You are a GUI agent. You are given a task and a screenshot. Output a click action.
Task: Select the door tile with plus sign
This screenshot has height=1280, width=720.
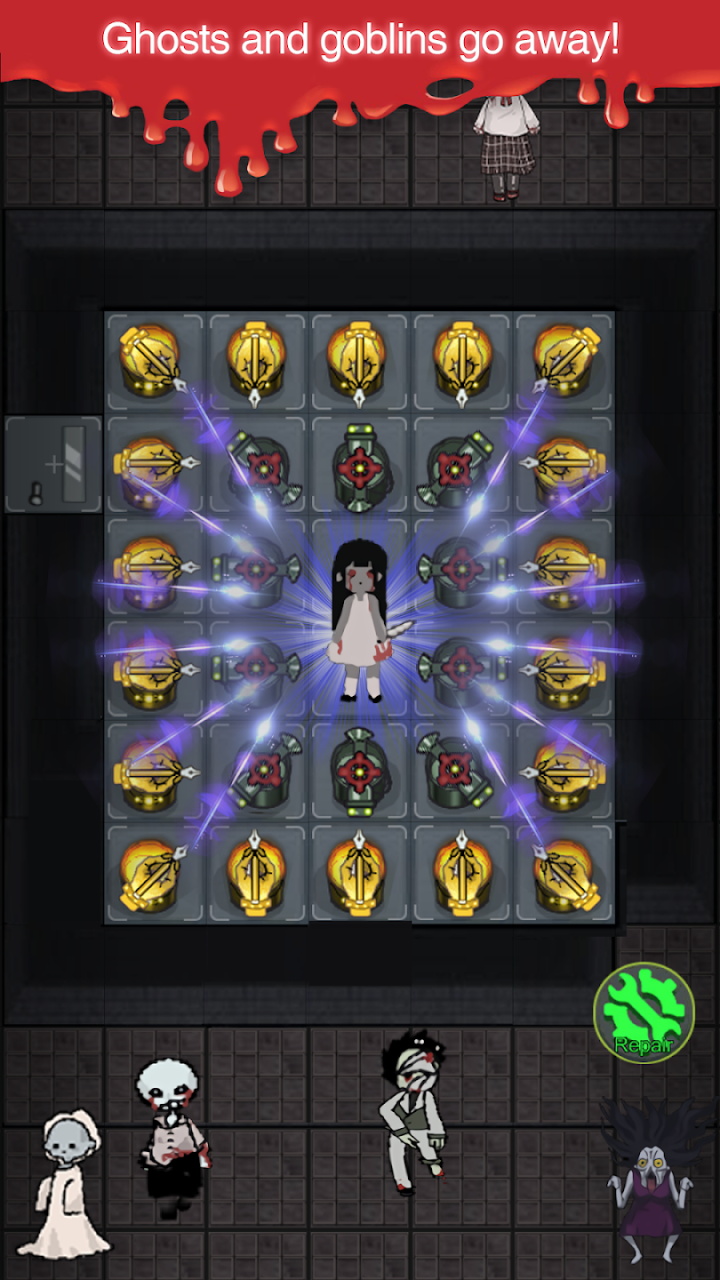click(x=54, y=465)
